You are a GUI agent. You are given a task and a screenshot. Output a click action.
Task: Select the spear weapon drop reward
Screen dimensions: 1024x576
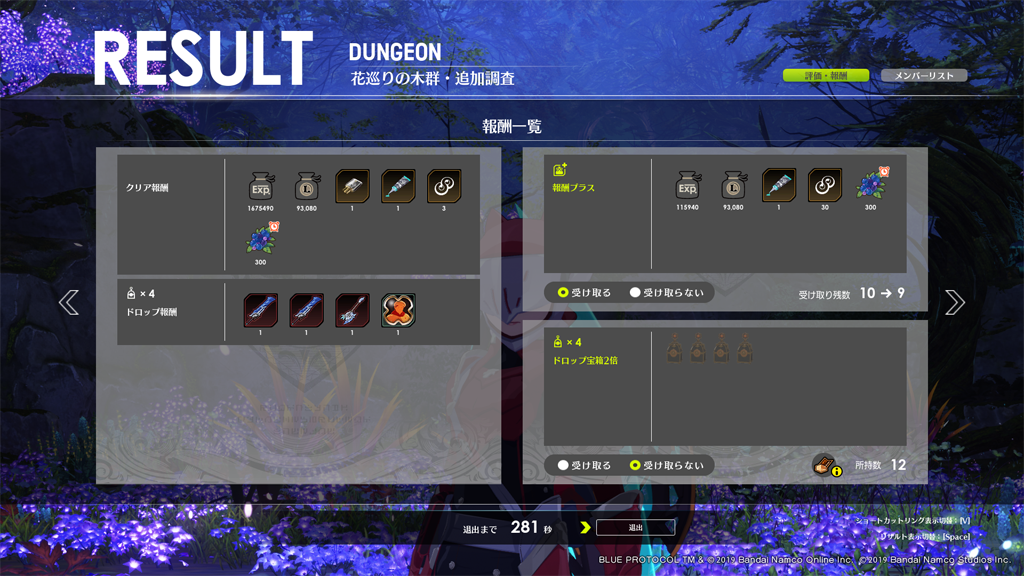352,310
